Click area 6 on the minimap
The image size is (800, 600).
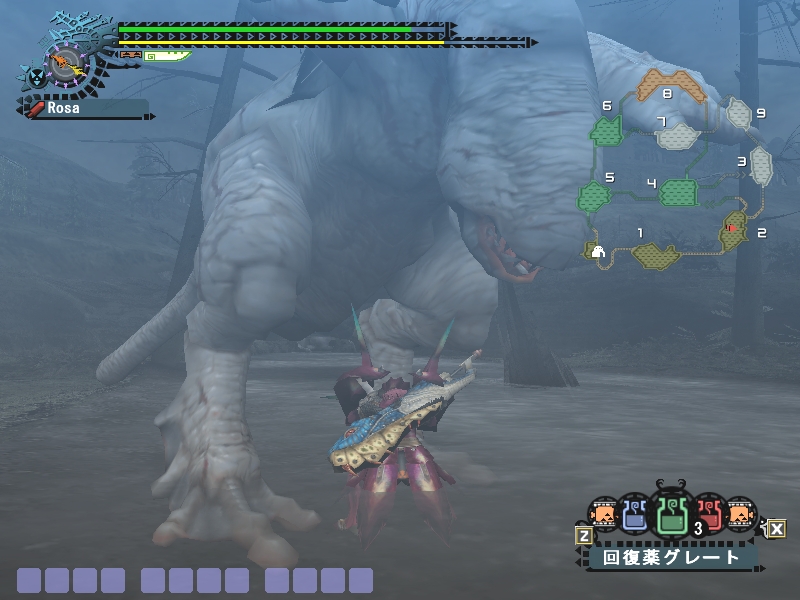tap(606, 129)
